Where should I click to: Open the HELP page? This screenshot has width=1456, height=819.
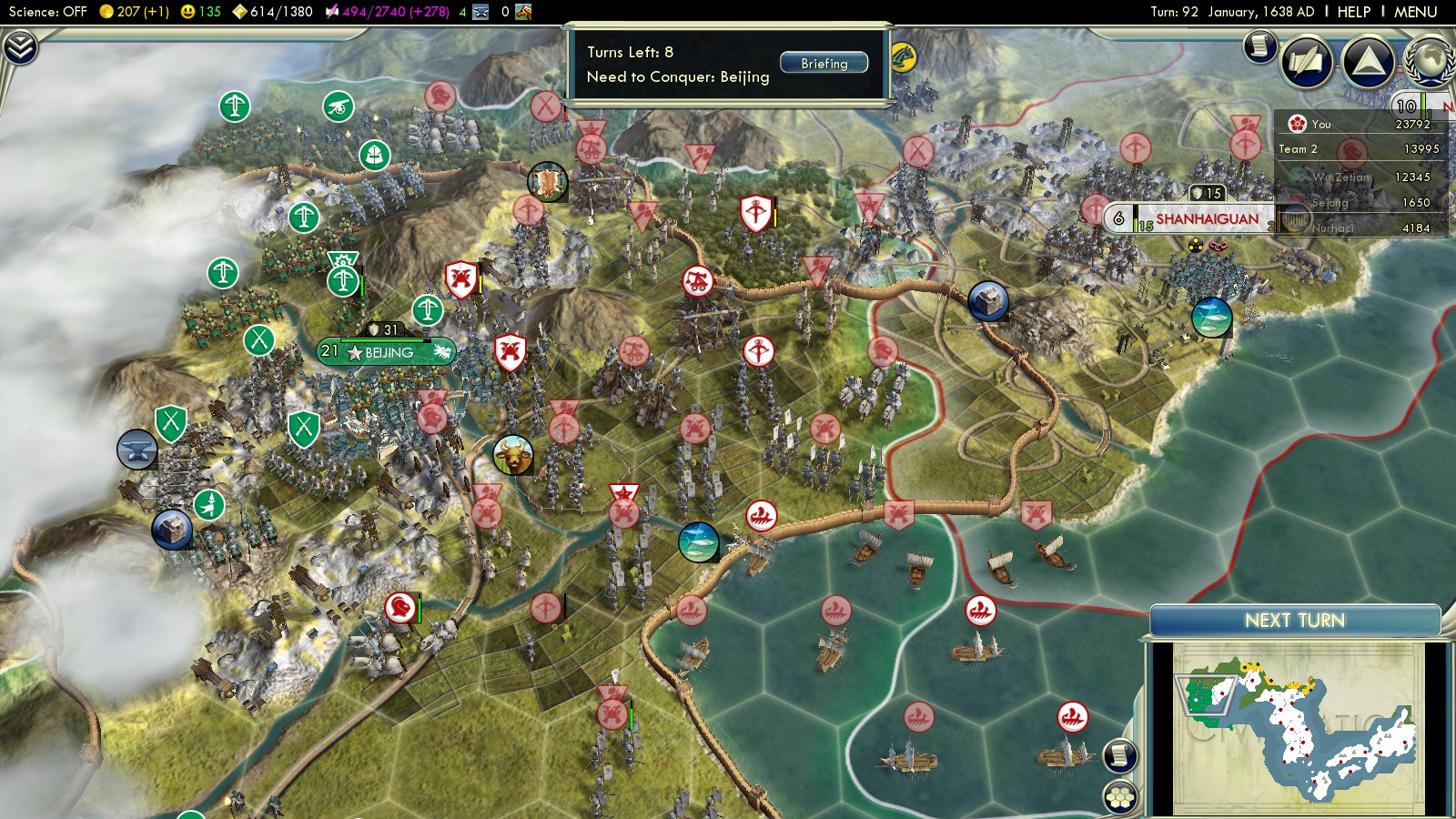point(1353,12)
